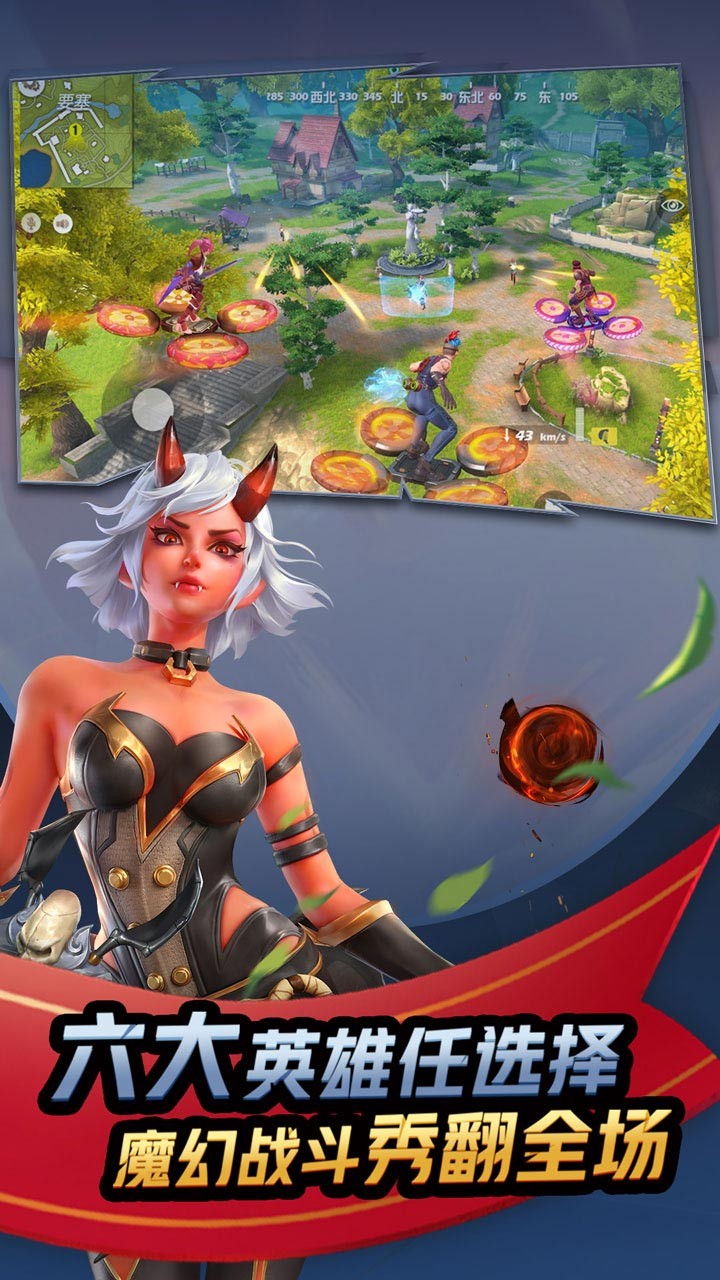Tap the eye free-look icon
The width and height of the screenshot is (720, 1280).
(671, 208)
